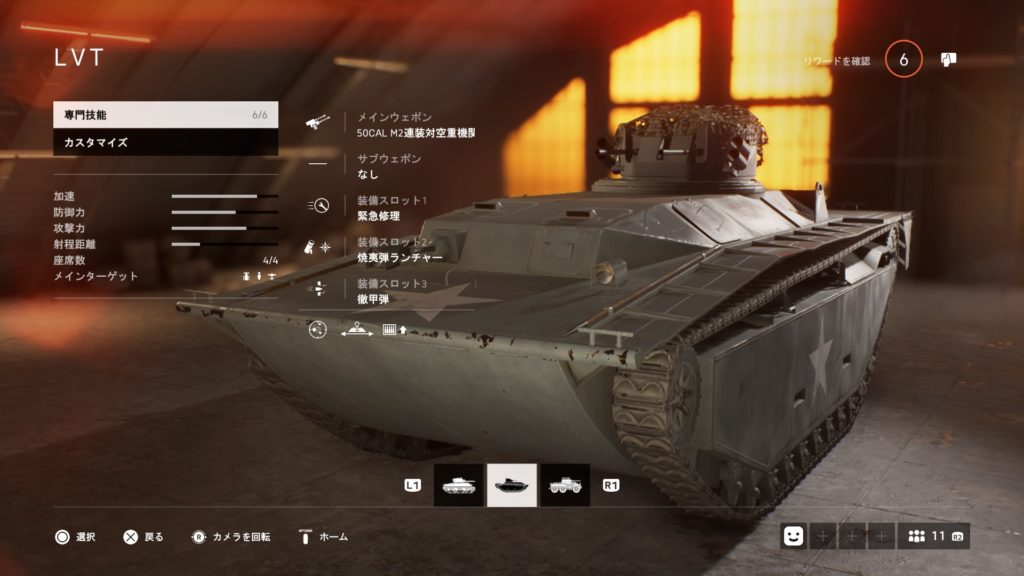Choose the メインウェポン 50CAL M2 slot
The width and height of the screenshot is (1024, 576).
point(415,124)
